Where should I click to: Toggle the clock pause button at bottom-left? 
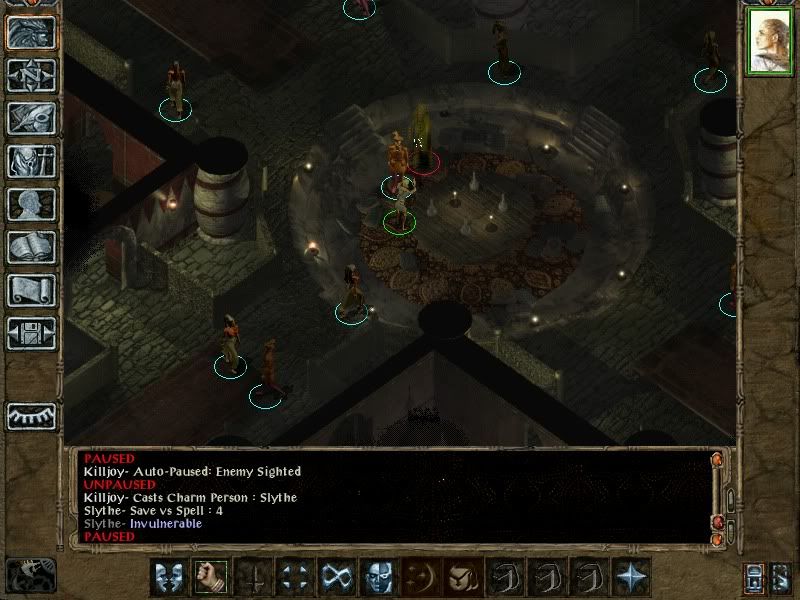30,576
